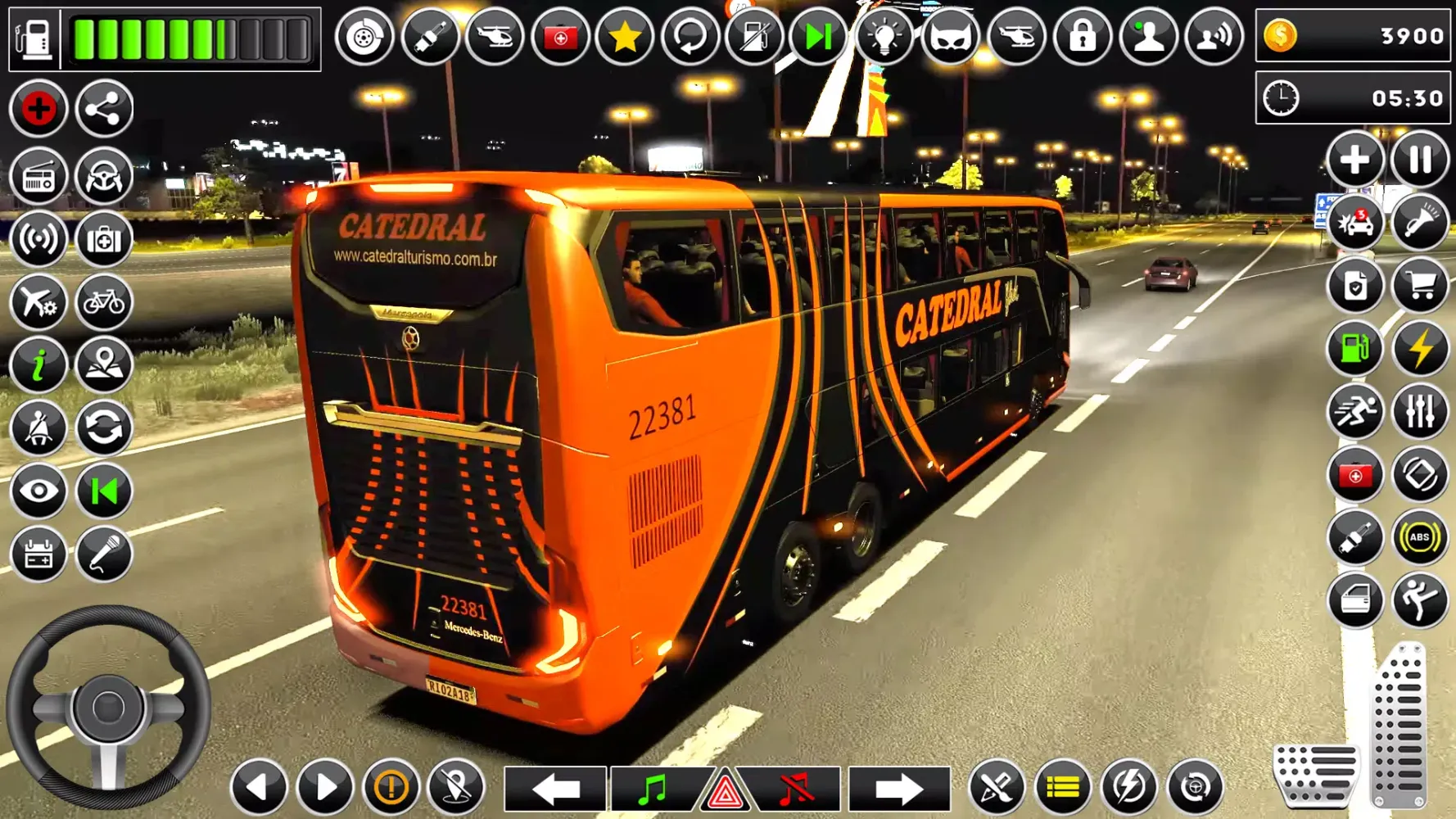Image resolution: width=1456 pixels, height=819 pixels.
Task: Click the green fuel pump icon
Action: [1354, 349]
